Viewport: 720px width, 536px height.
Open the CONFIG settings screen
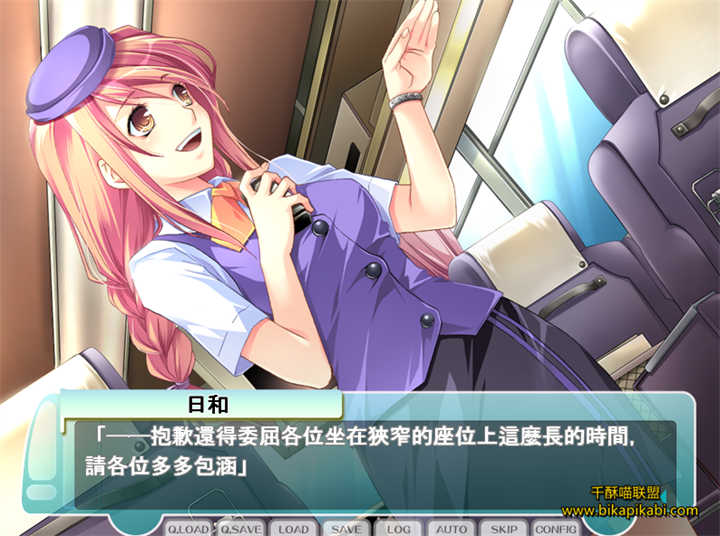(x=556, y=528)
